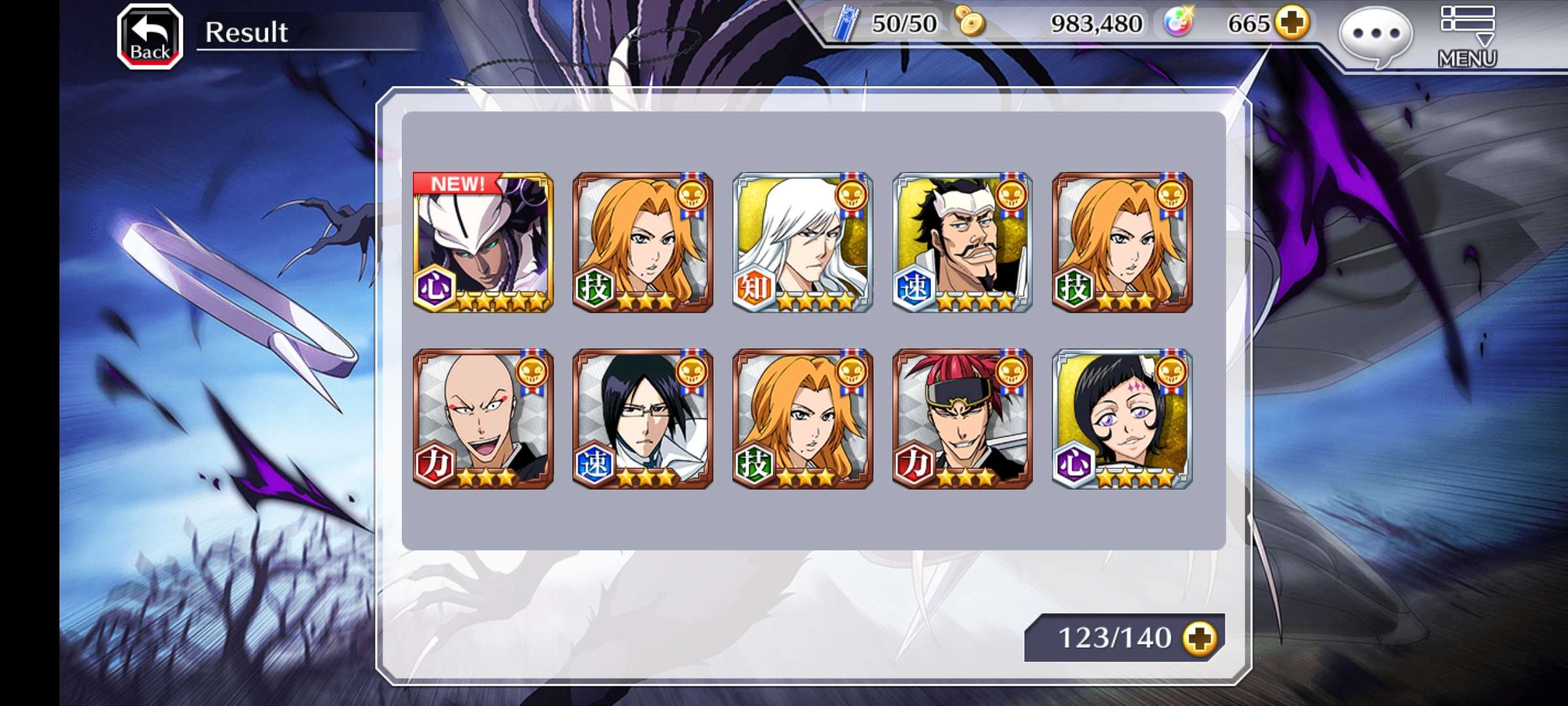This screenshot has width=1568, height=706.
Task: Choose the red-haired three-star character card
Action: pos(962,419)
